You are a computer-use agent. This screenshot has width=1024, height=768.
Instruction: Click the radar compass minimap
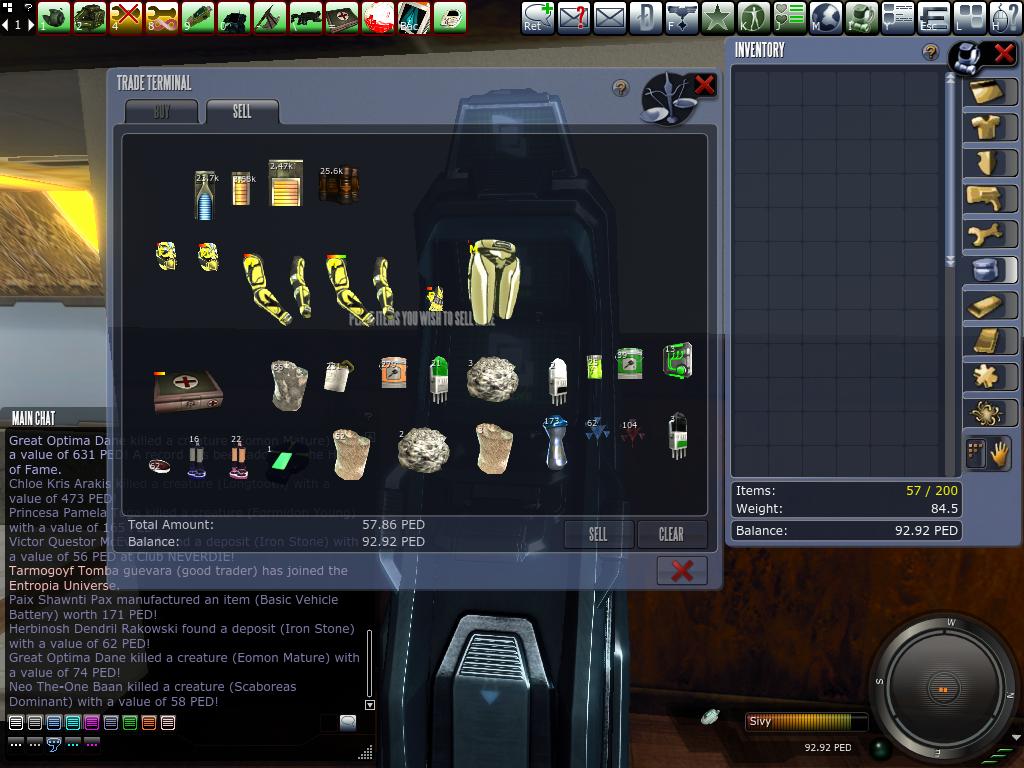click(x=943, y=688)
